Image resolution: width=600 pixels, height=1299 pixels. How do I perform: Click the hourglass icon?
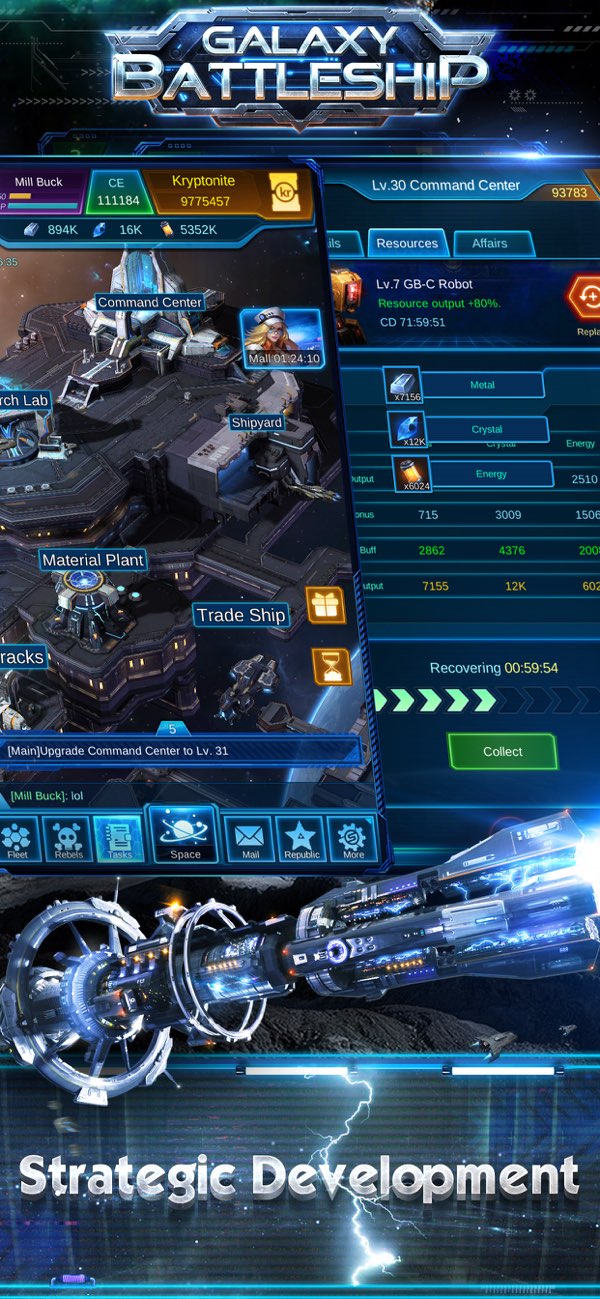(331, 665)
